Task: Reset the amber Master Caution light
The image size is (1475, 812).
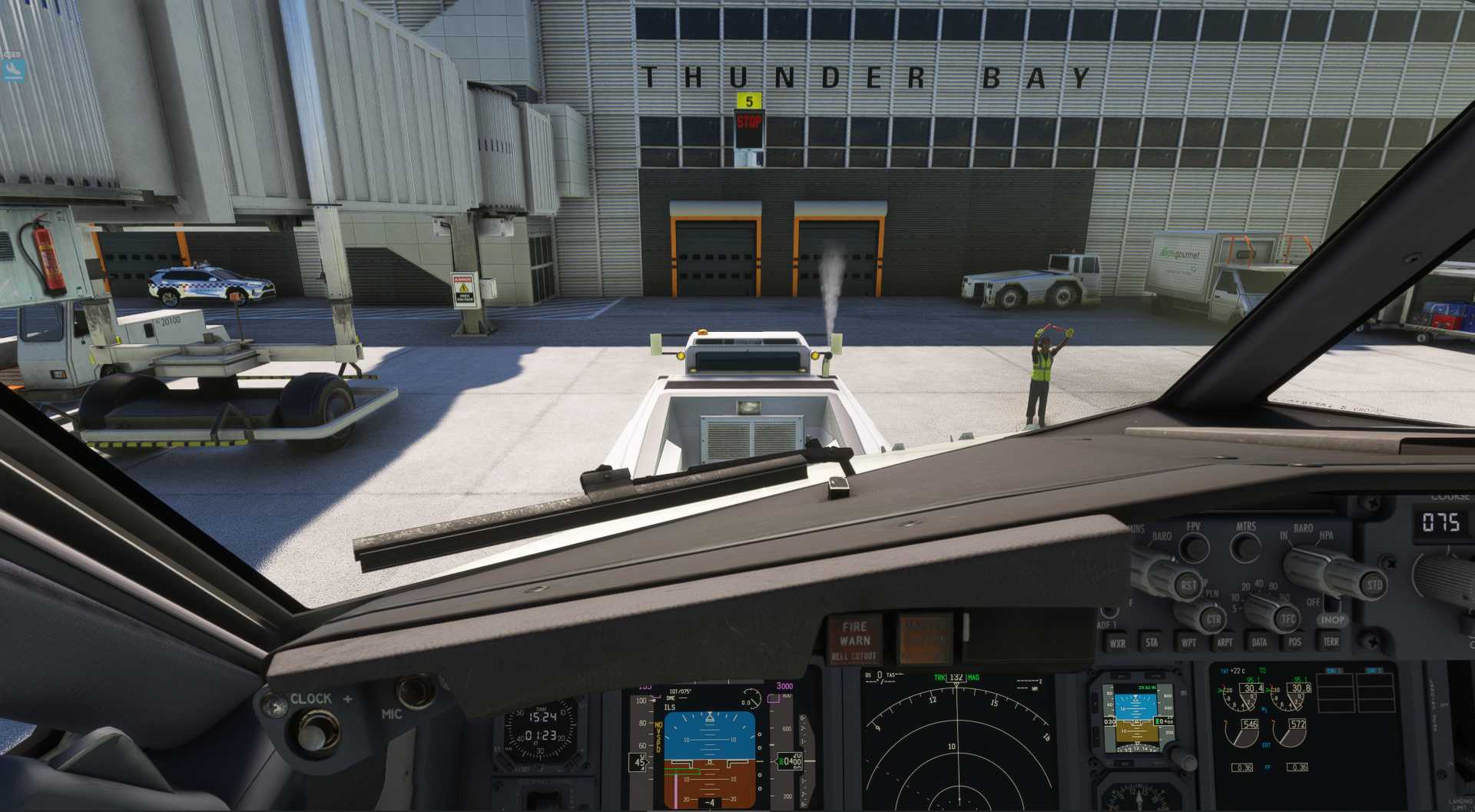Action: coord(924,638)
